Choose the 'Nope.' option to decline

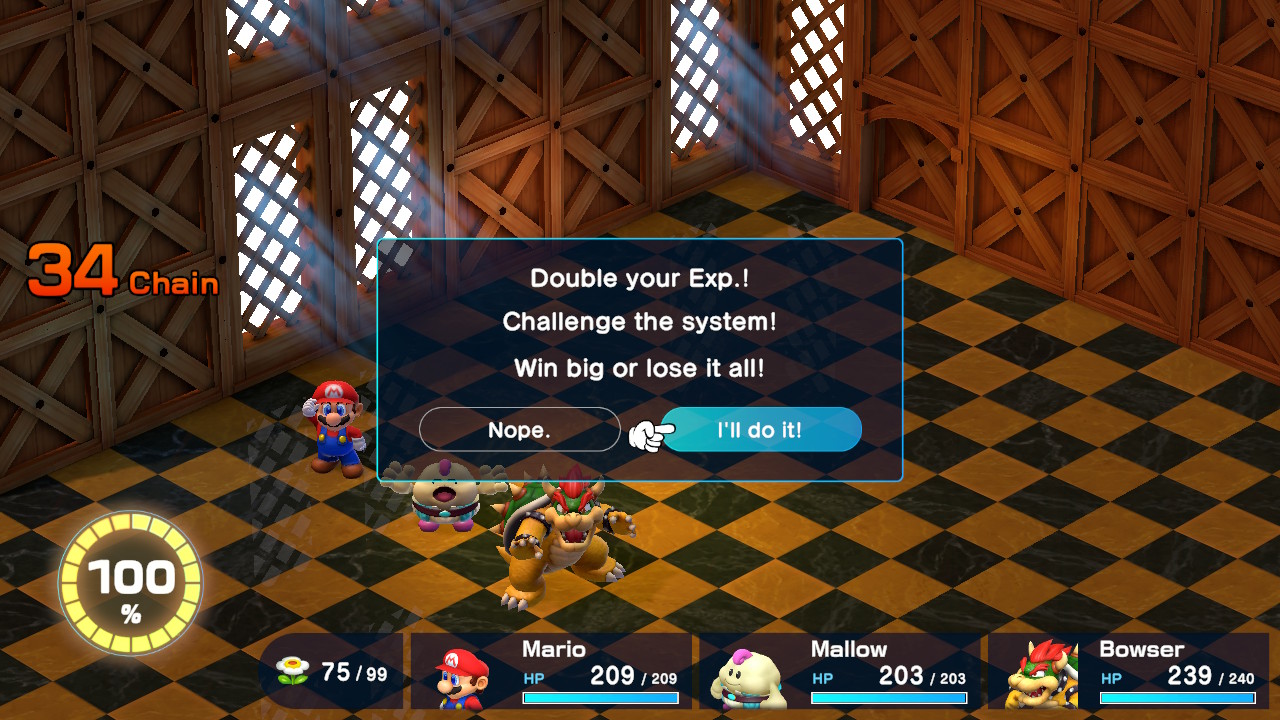point(519,429)
